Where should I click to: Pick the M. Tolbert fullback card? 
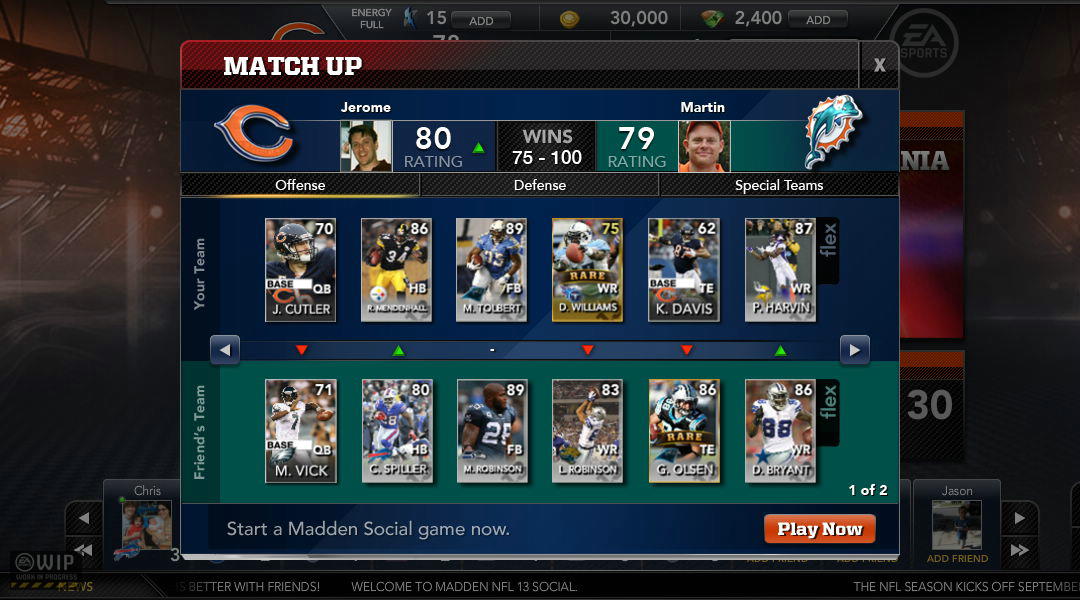point(491,270)
